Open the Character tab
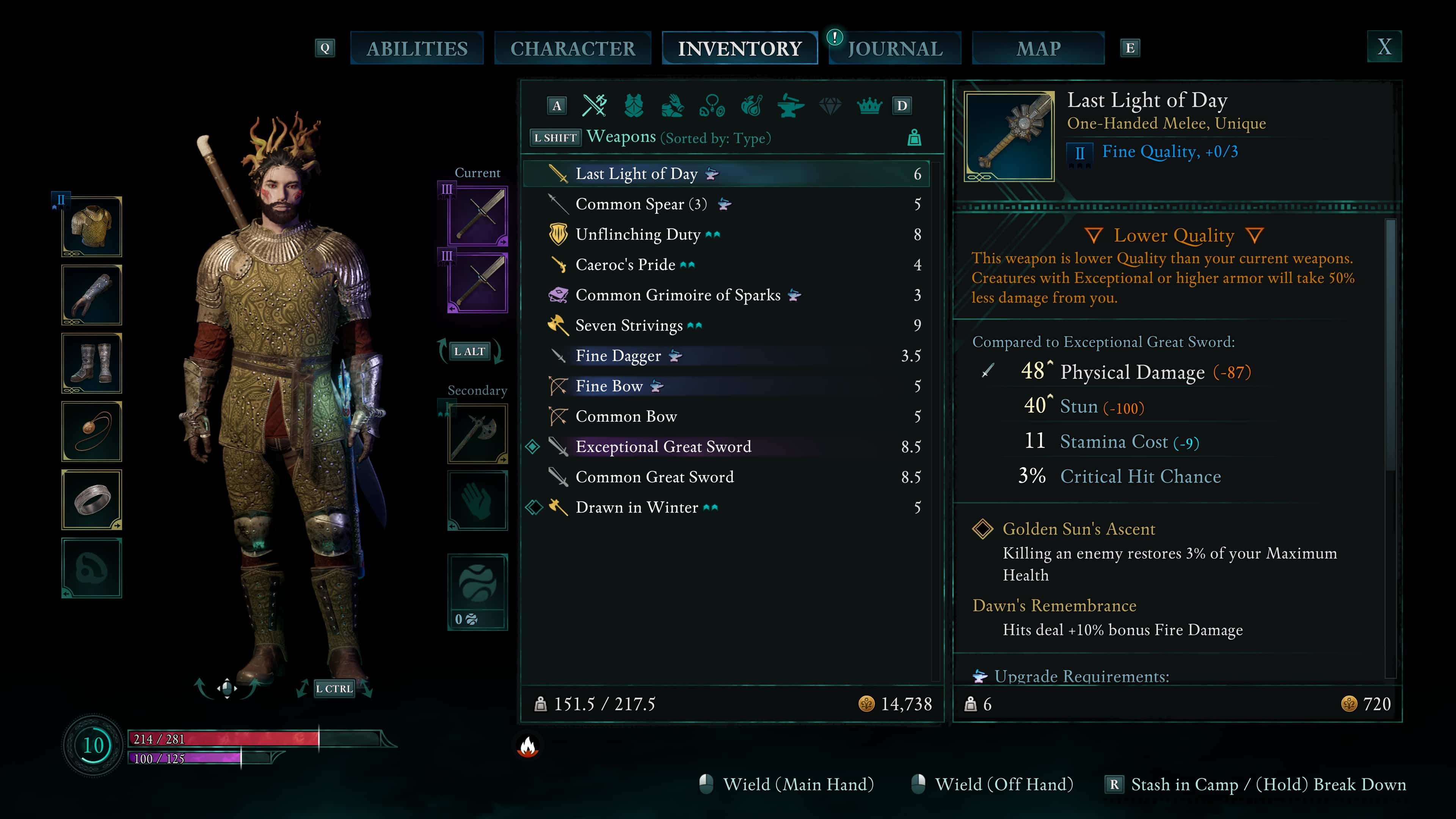Viewport: 1456px width, 819px height. 573,49
